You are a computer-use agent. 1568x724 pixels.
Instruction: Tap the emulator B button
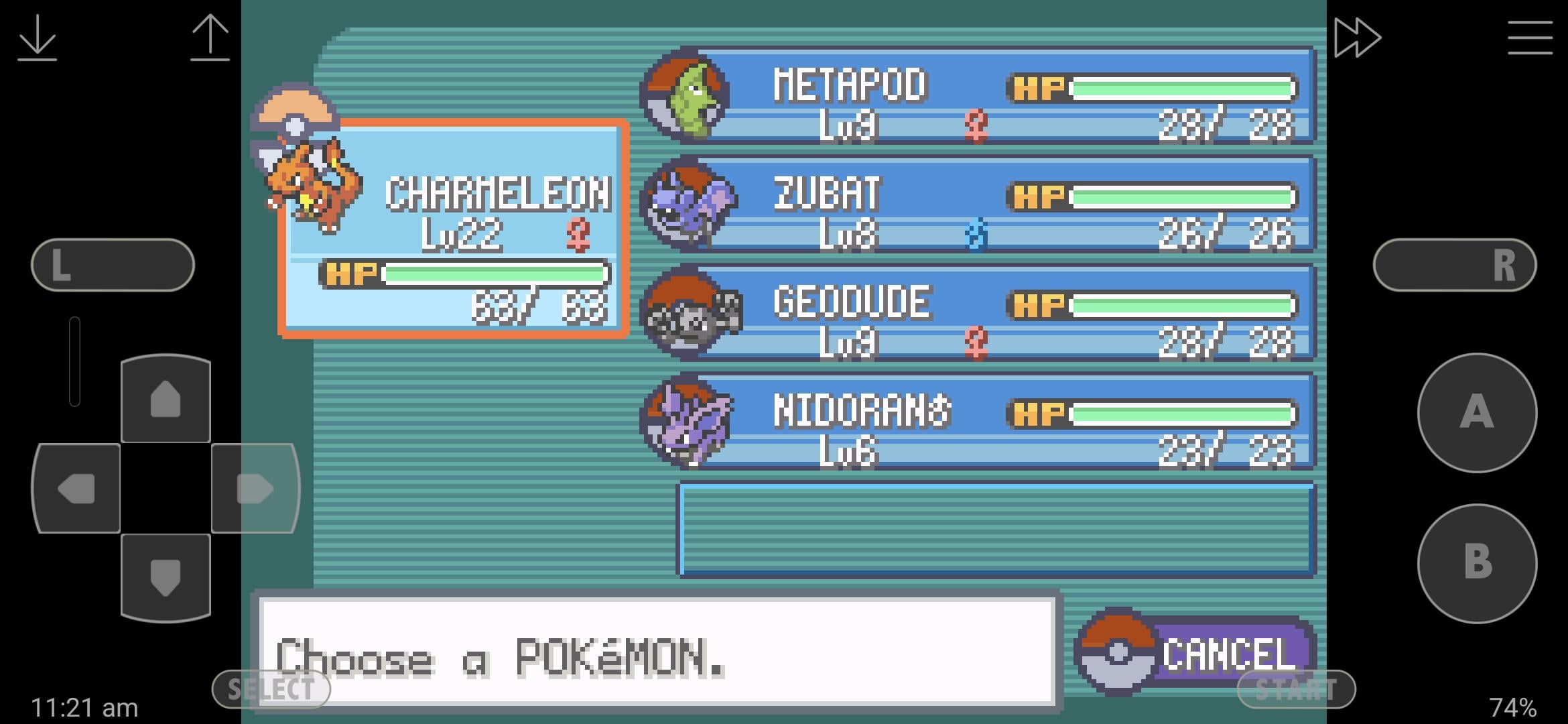pyautogui.click(x=1477, y=563)
